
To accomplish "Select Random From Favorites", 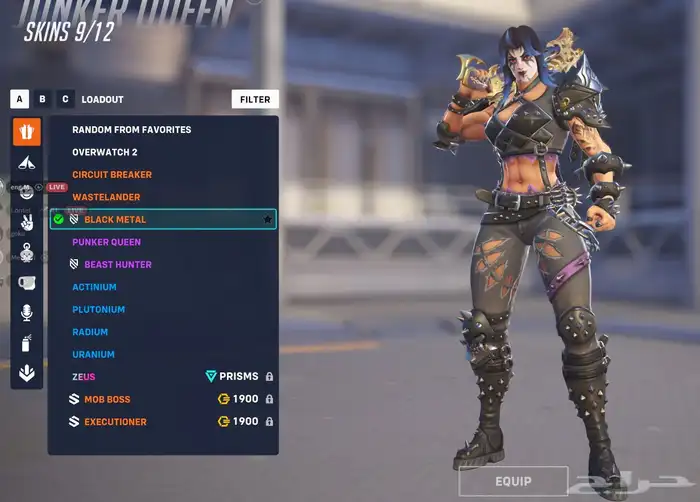I will [131, 130].
